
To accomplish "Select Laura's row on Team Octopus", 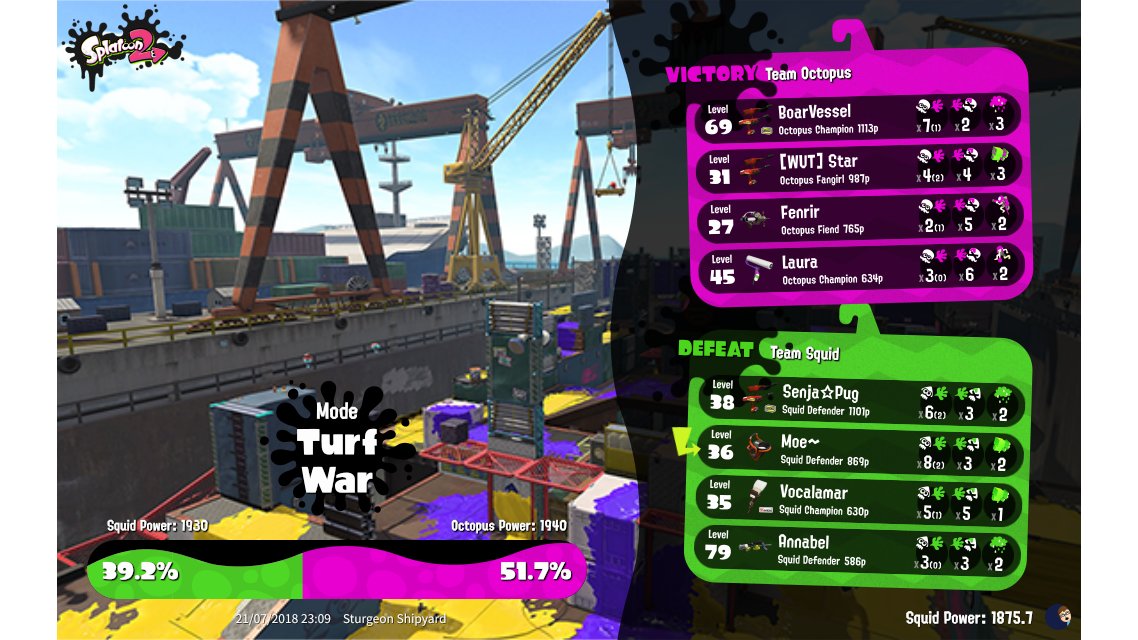I will coord(860,269).
